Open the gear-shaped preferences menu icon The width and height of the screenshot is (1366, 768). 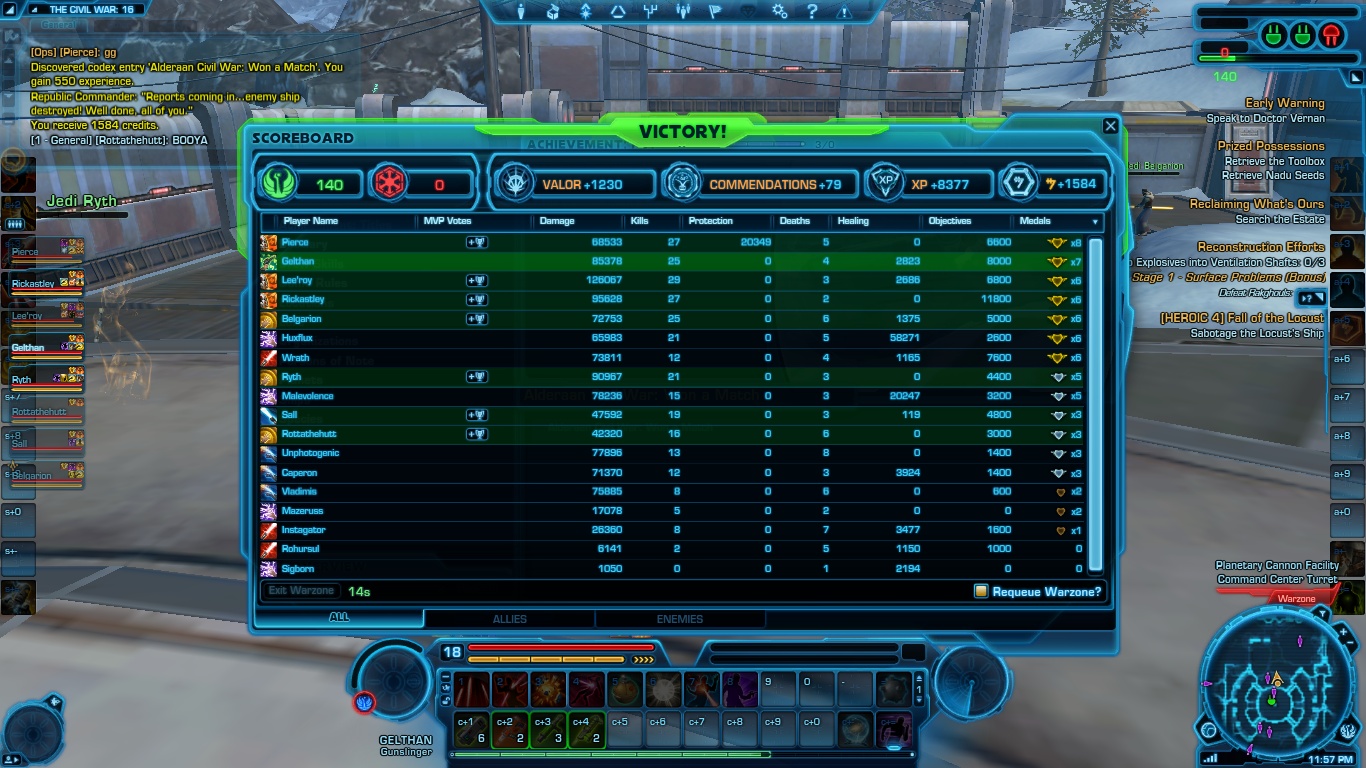click(780, 12)
